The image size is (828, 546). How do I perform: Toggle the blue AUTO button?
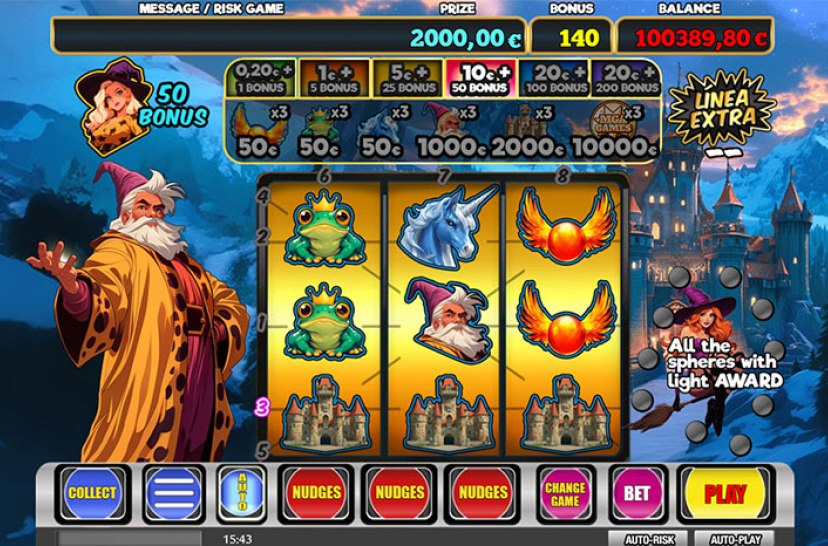pos(240,493)
